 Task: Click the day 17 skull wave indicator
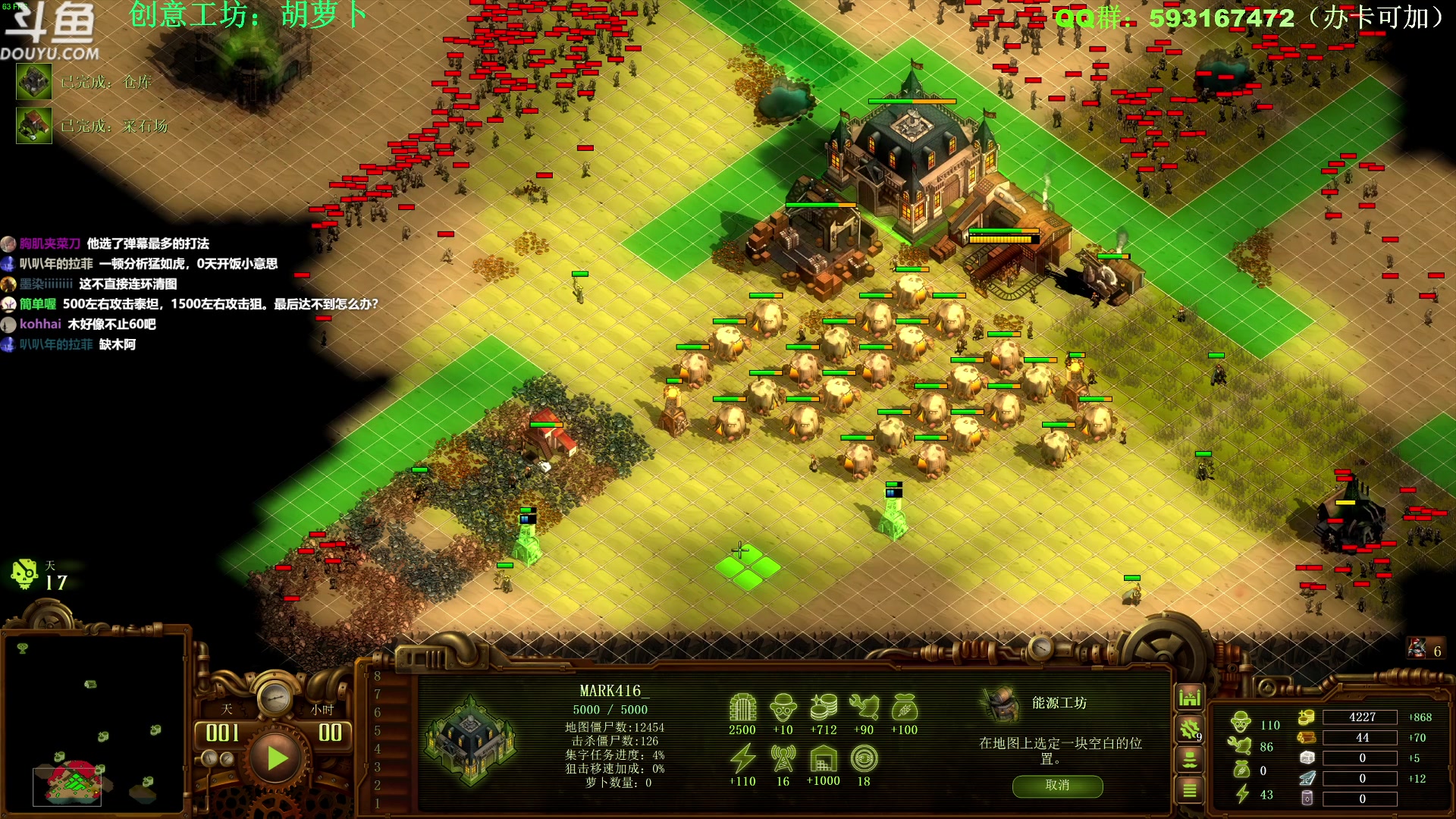coord(25,575)
